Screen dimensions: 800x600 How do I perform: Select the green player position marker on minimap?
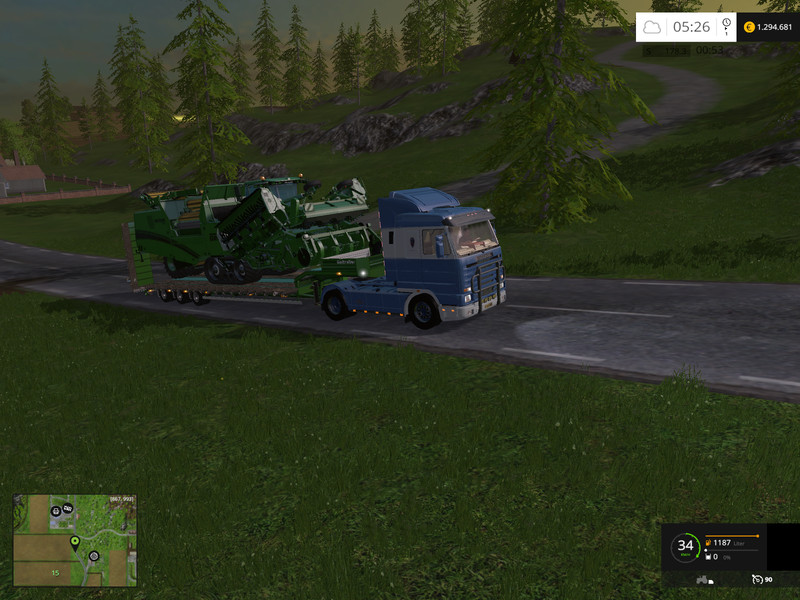[74, 542]
